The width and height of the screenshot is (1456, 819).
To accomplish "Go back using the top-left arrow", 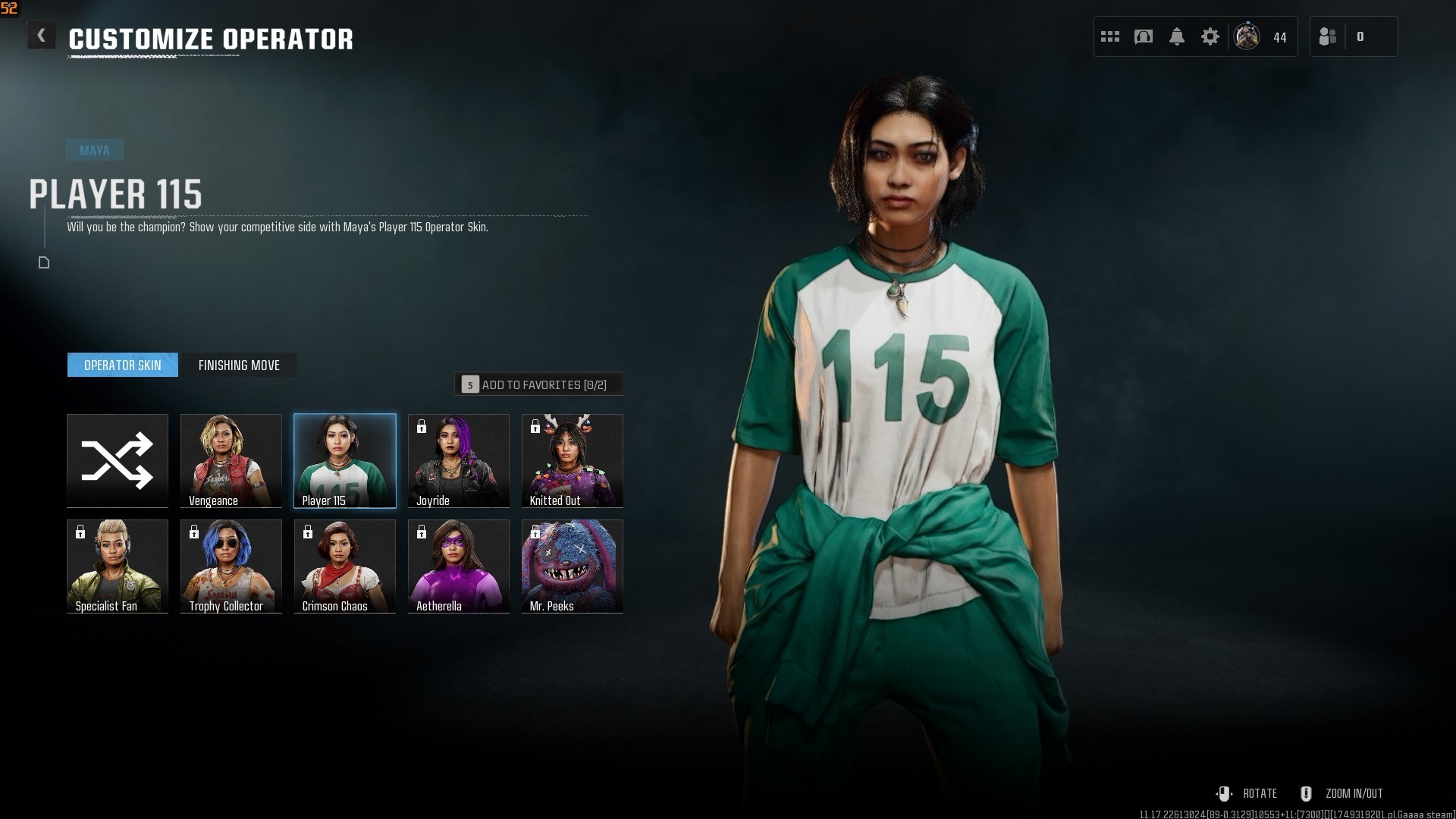I will click(x=42, y=36).
